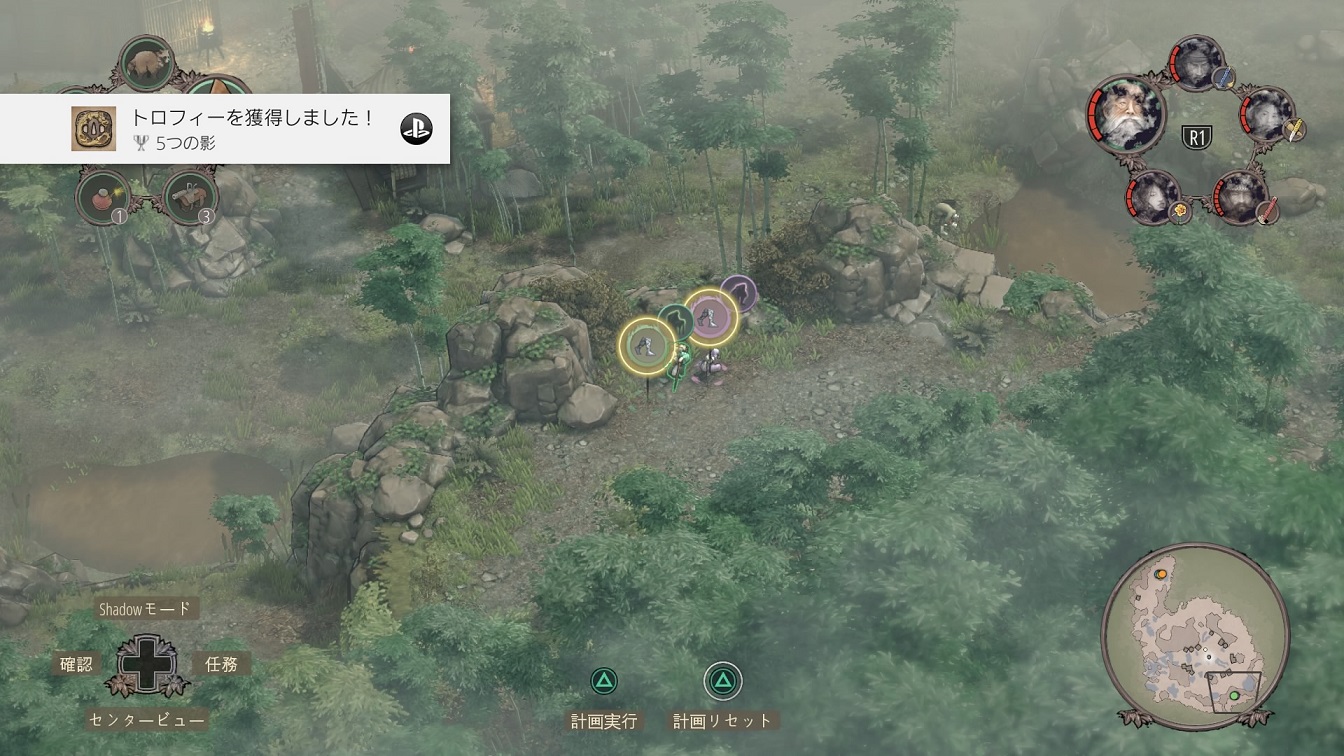This screenshot has width=1344, height=756.
Task: Select the purple planned-action marker
Action: tap(739, 292)
